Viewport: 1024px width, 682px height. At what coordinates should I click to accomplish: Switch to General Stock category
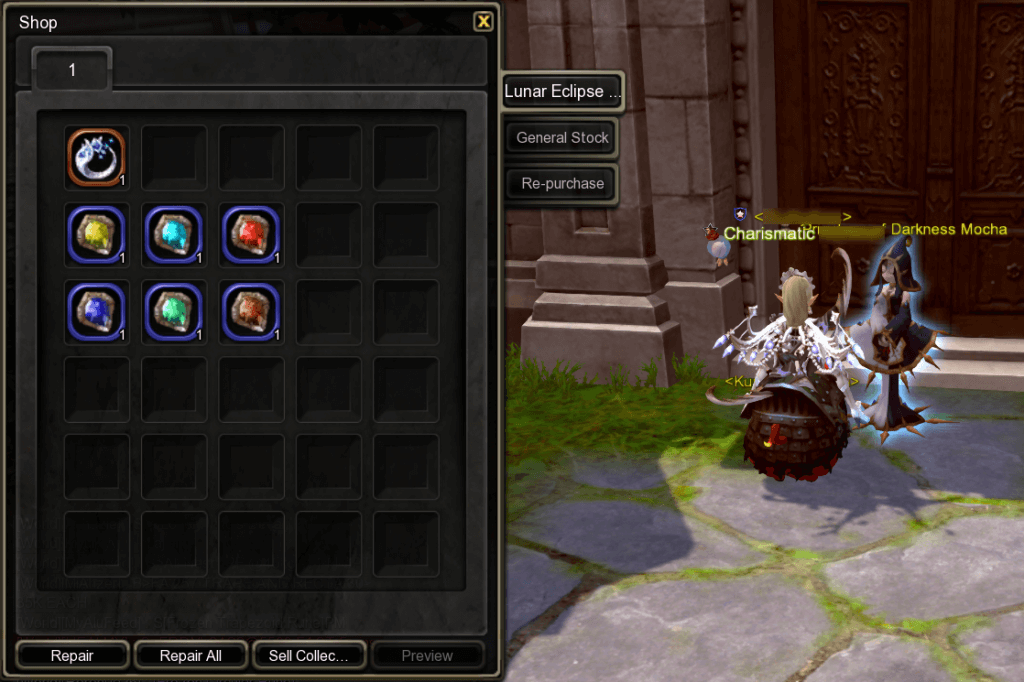pyautogui.click(x=562, y=138)
